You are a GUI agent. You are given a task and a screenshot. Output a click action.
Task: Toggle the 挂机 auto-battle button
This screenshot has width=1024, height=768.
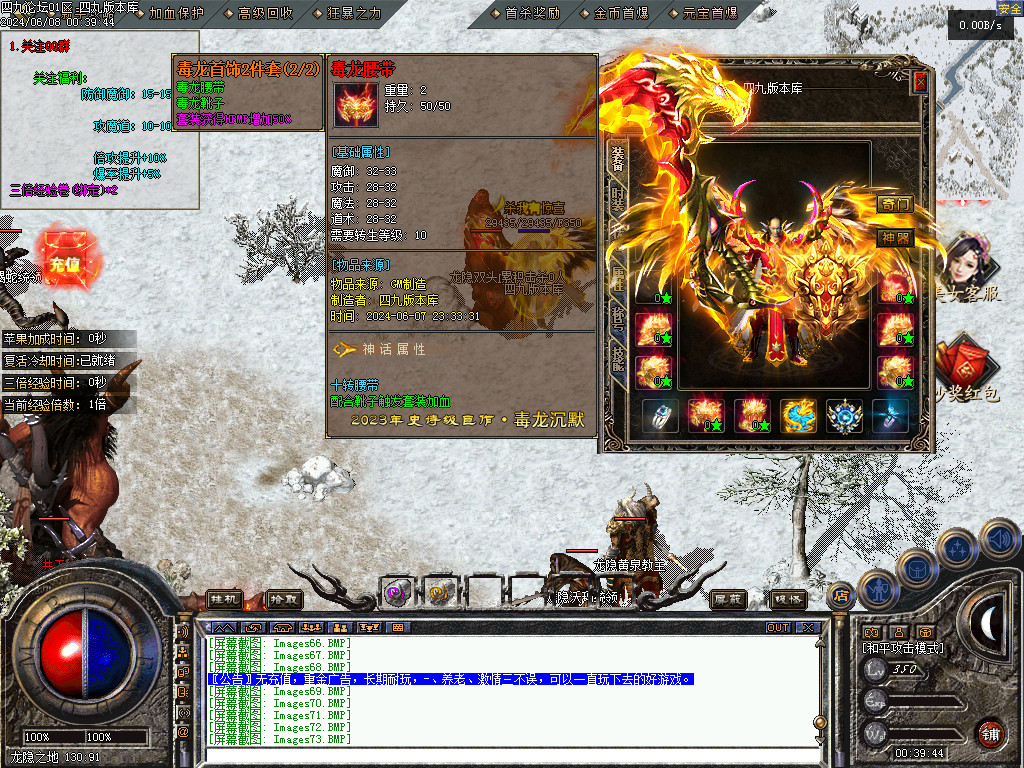pyautogui.click(x=225, y=598)
